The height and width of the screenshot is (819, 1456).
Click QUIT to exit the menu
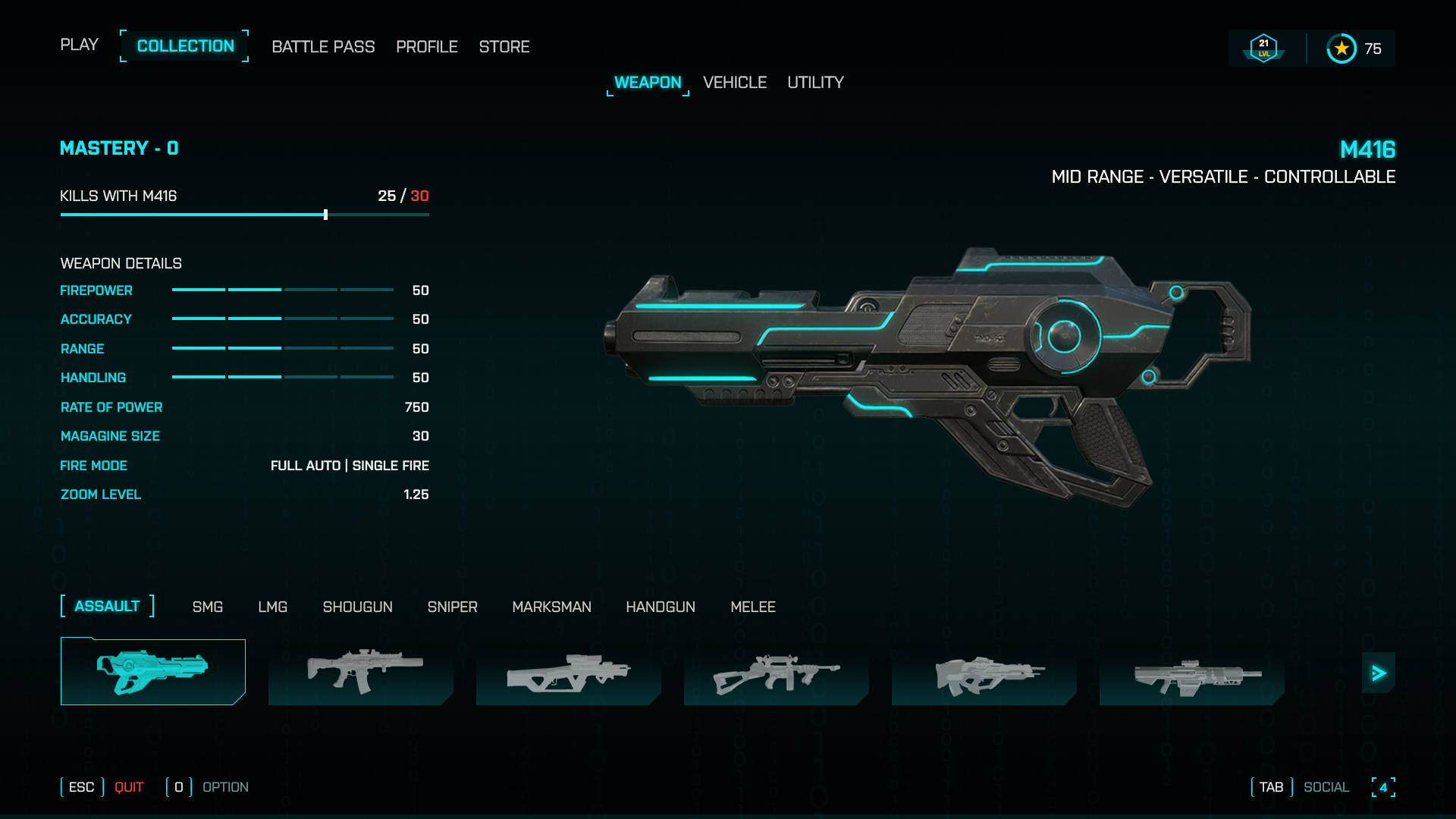tap(129, 787)
